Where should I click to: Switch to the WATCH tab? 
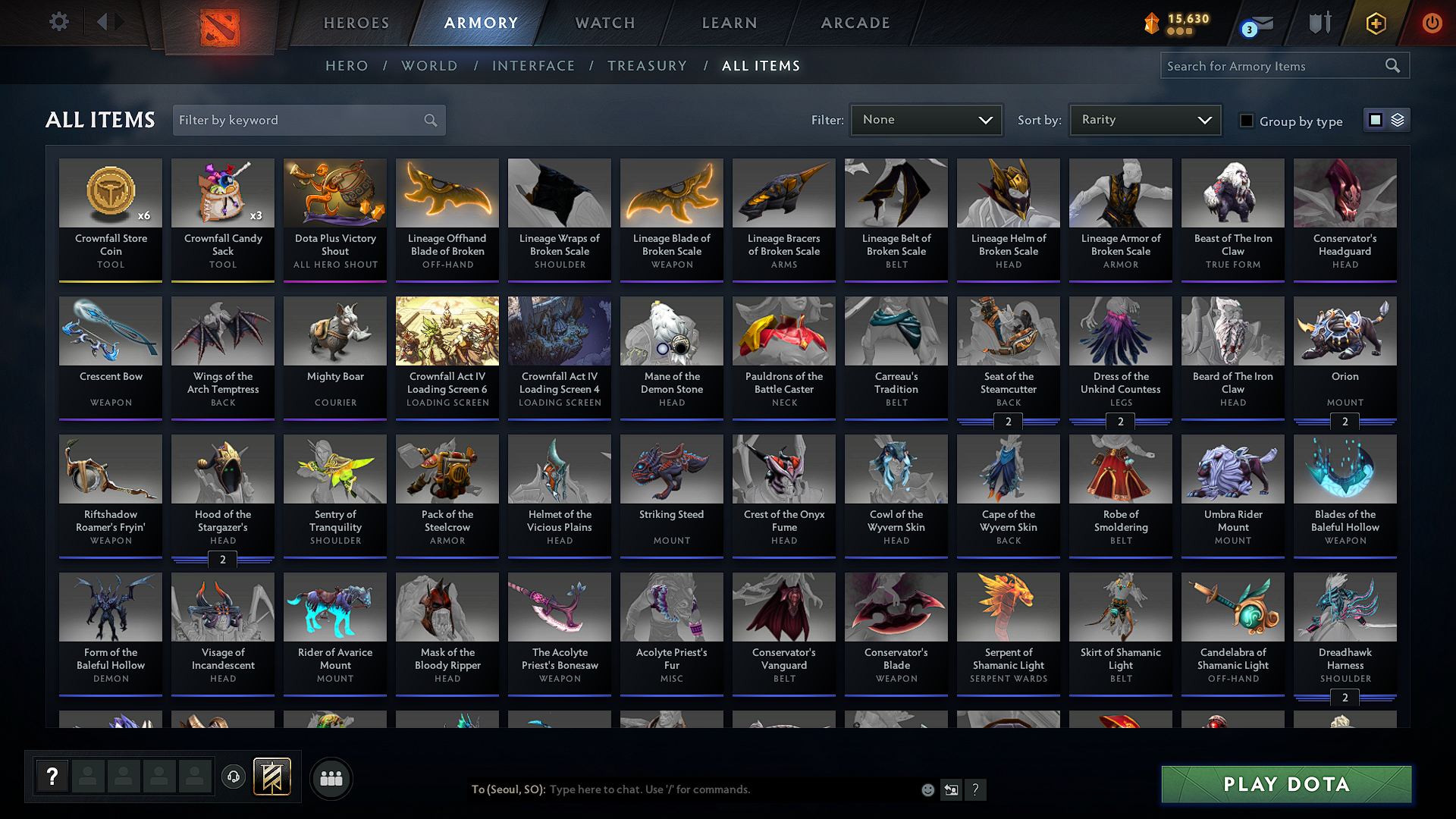pyautogui.click(x=604, y=23)
